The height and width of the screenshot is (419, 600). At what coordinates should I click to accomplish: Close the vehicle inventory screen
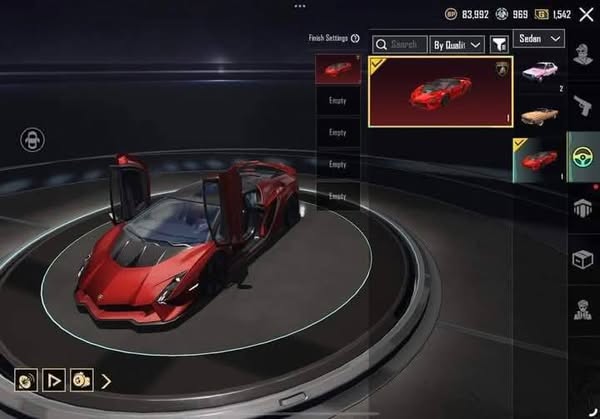586,14
